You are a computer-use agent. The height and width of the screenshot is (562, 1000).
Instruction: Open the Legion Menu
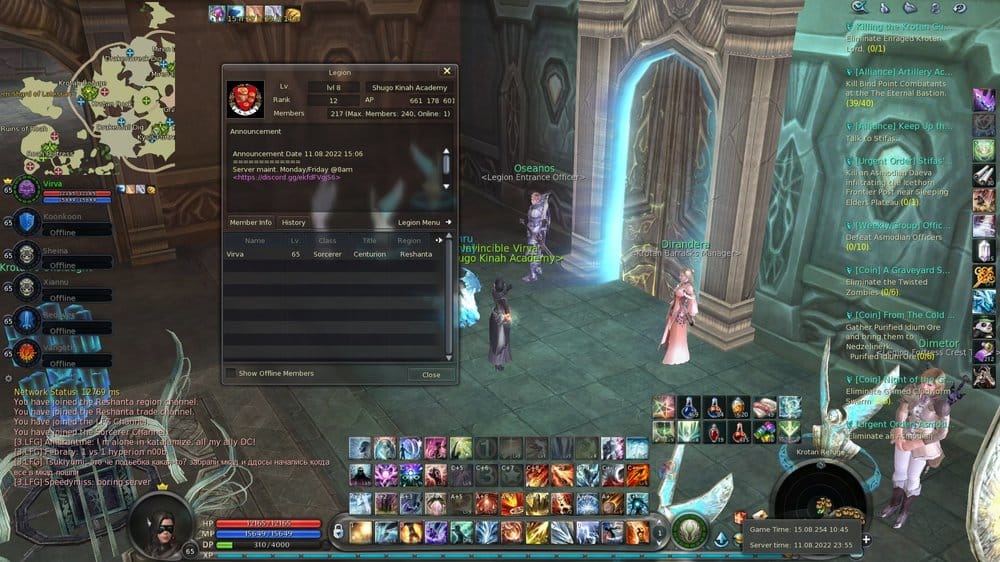(424, 222)
